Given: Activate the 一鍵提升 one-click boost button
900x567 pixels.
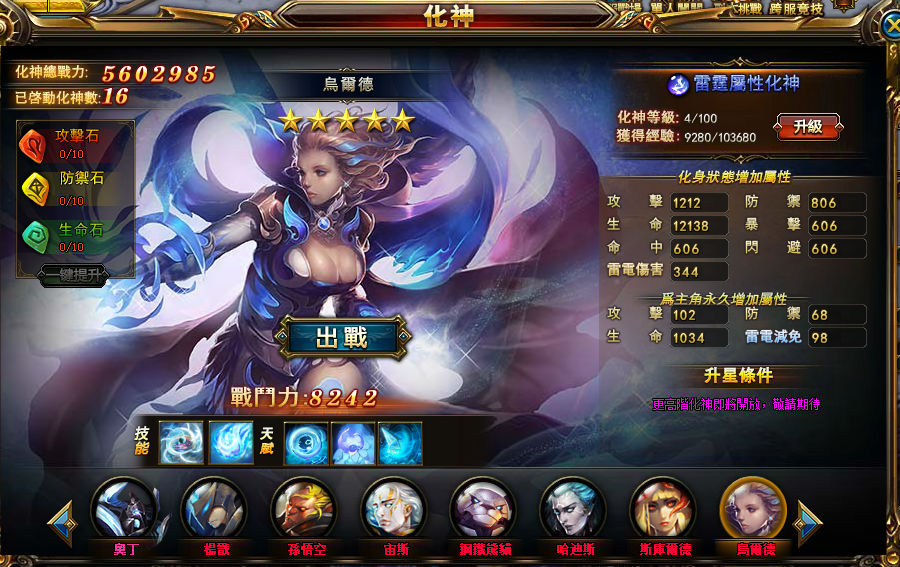Looking at the screenshot, I should (74, 276).
